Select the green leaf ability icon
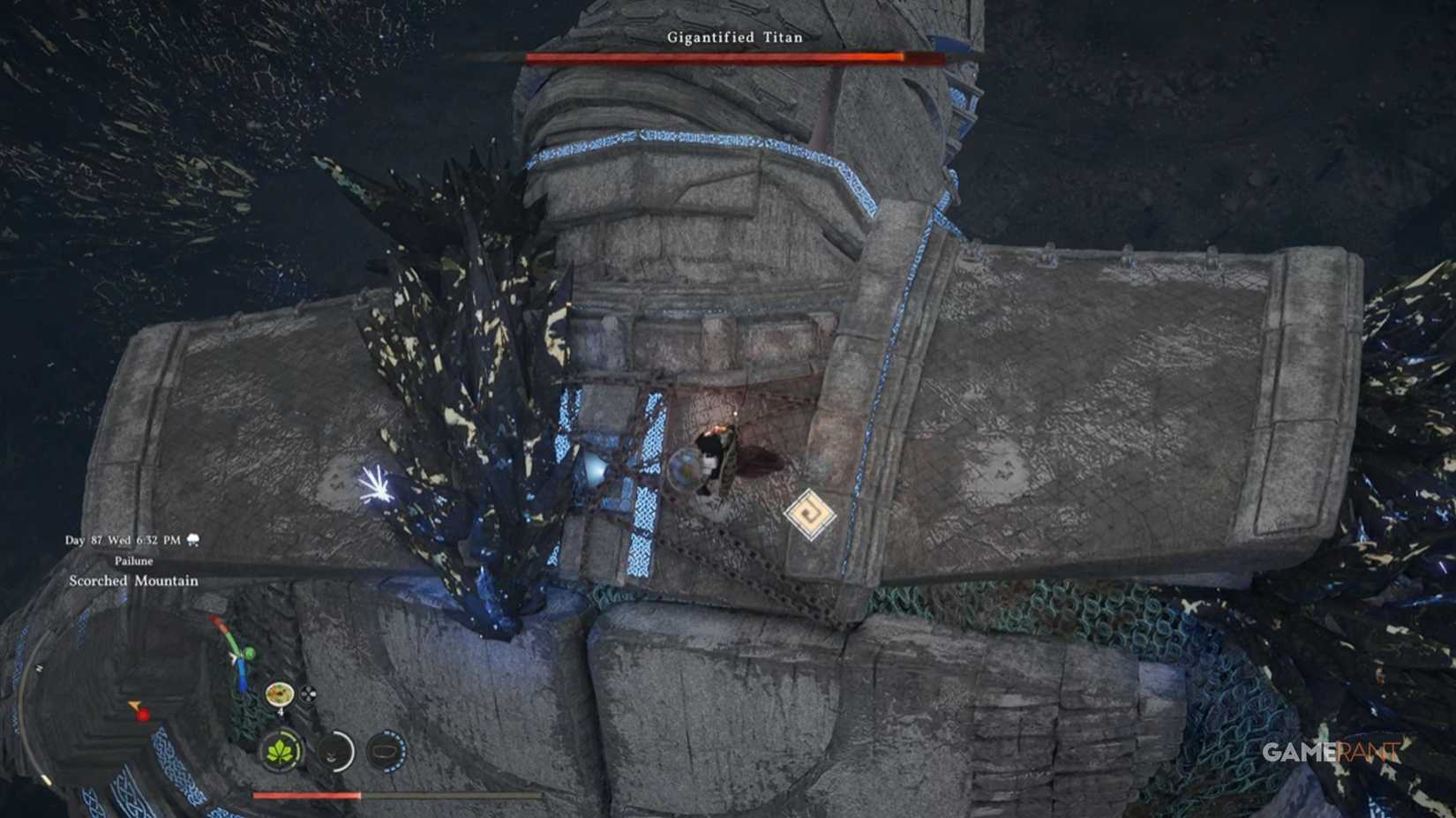Image resolution: width=1456 pixels, height=818 pixels. tap(281, 751)
